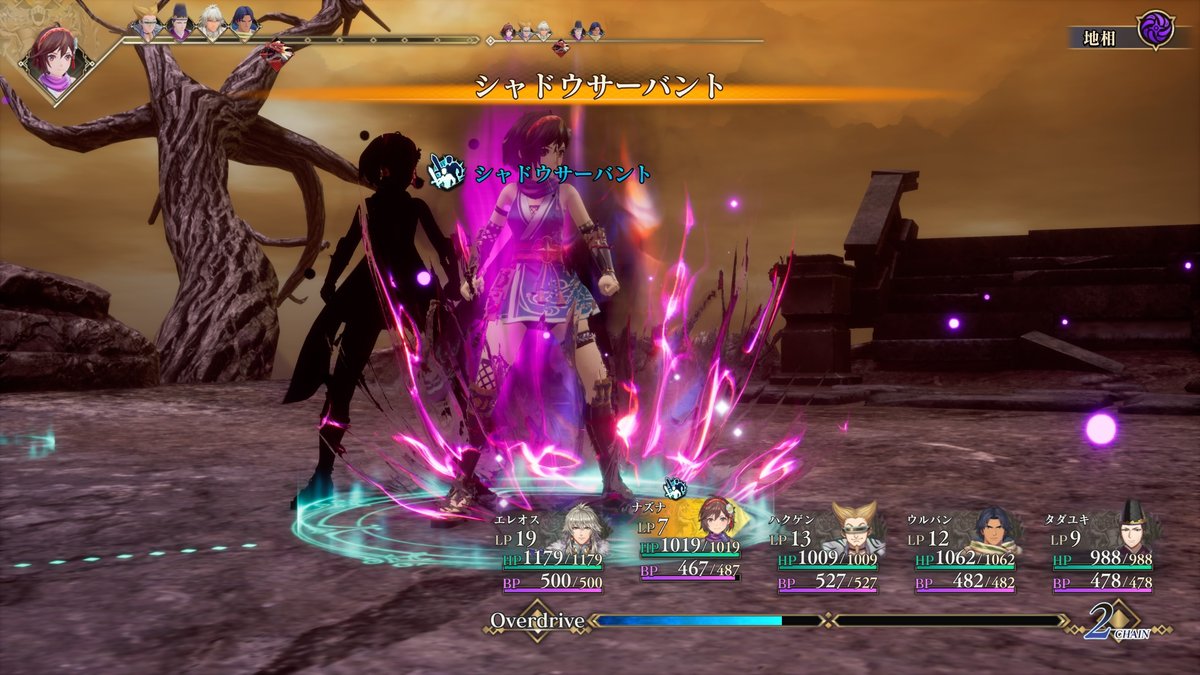The image size is (1200, 675).
Task: Select the white-haired ally on the timeline
Action: (212, 23)
